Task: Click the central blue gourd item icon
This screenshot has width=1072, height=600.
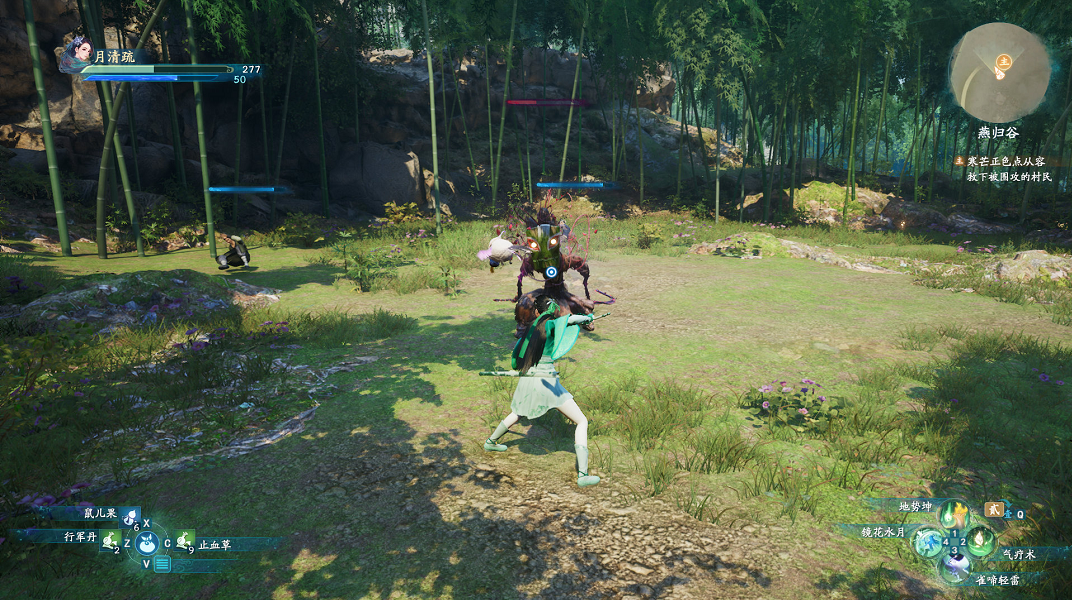Action: (146, 543)
